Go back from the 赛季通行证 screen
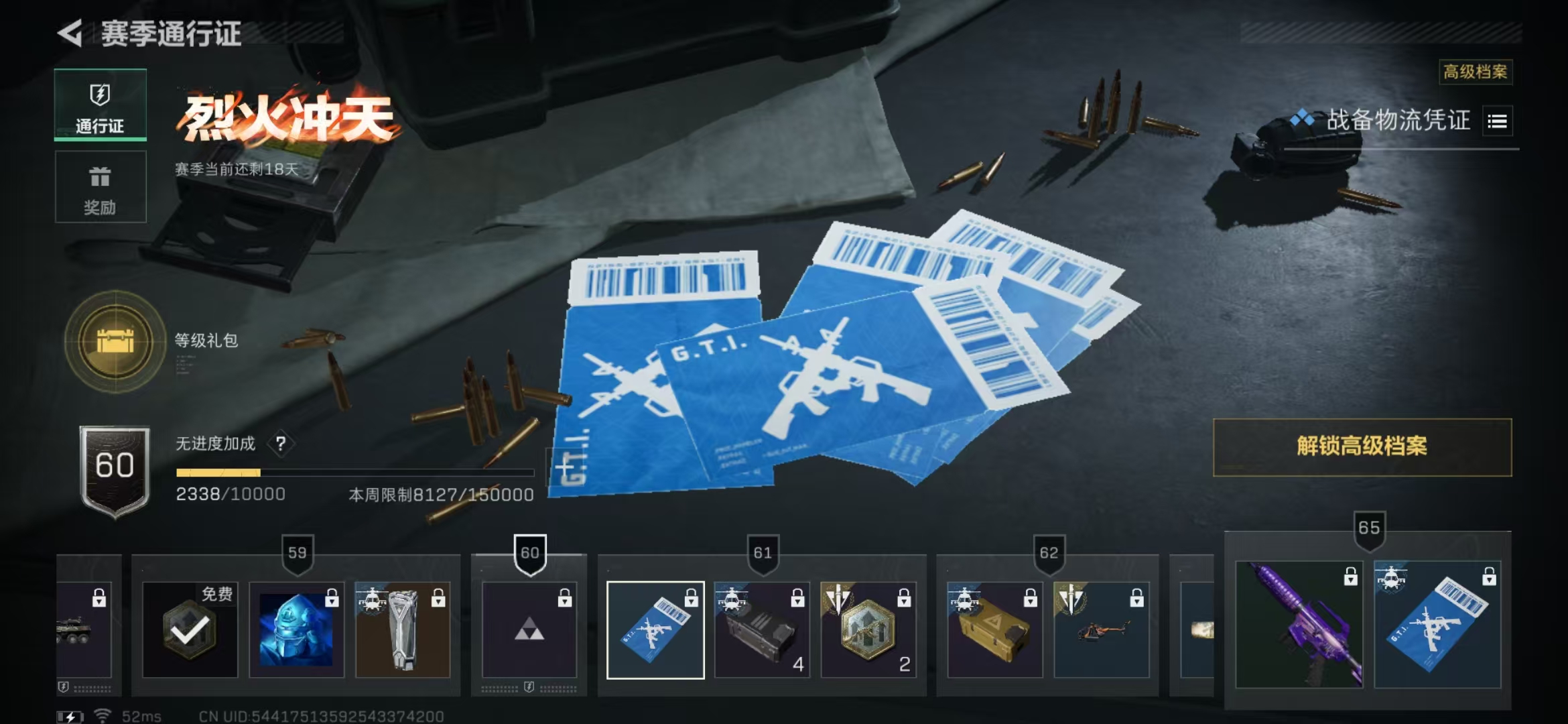 click(x=70, y=33)
